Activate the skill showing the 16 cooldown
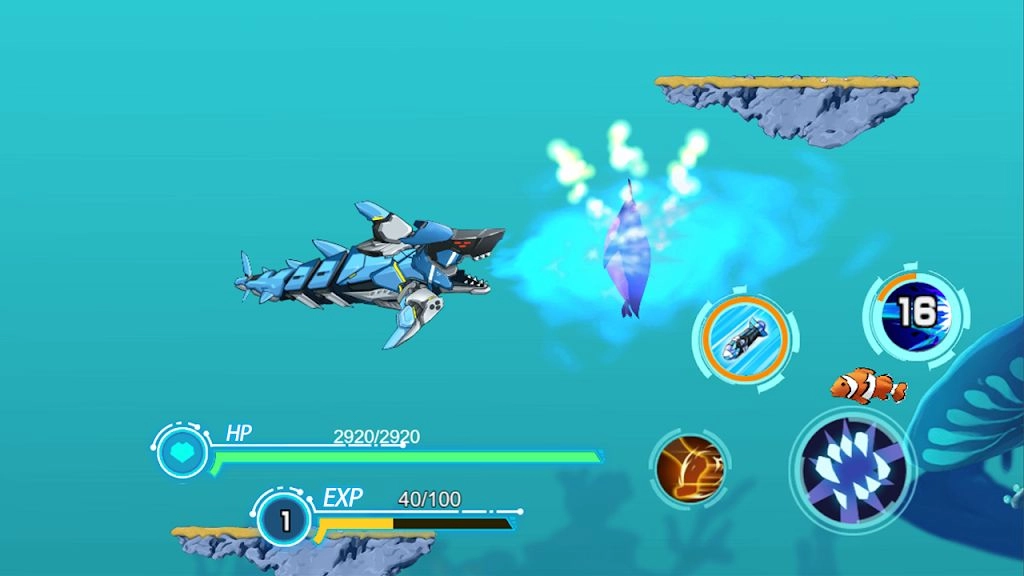Viewport: 1024px width, 576px height. tap(914, 314)
